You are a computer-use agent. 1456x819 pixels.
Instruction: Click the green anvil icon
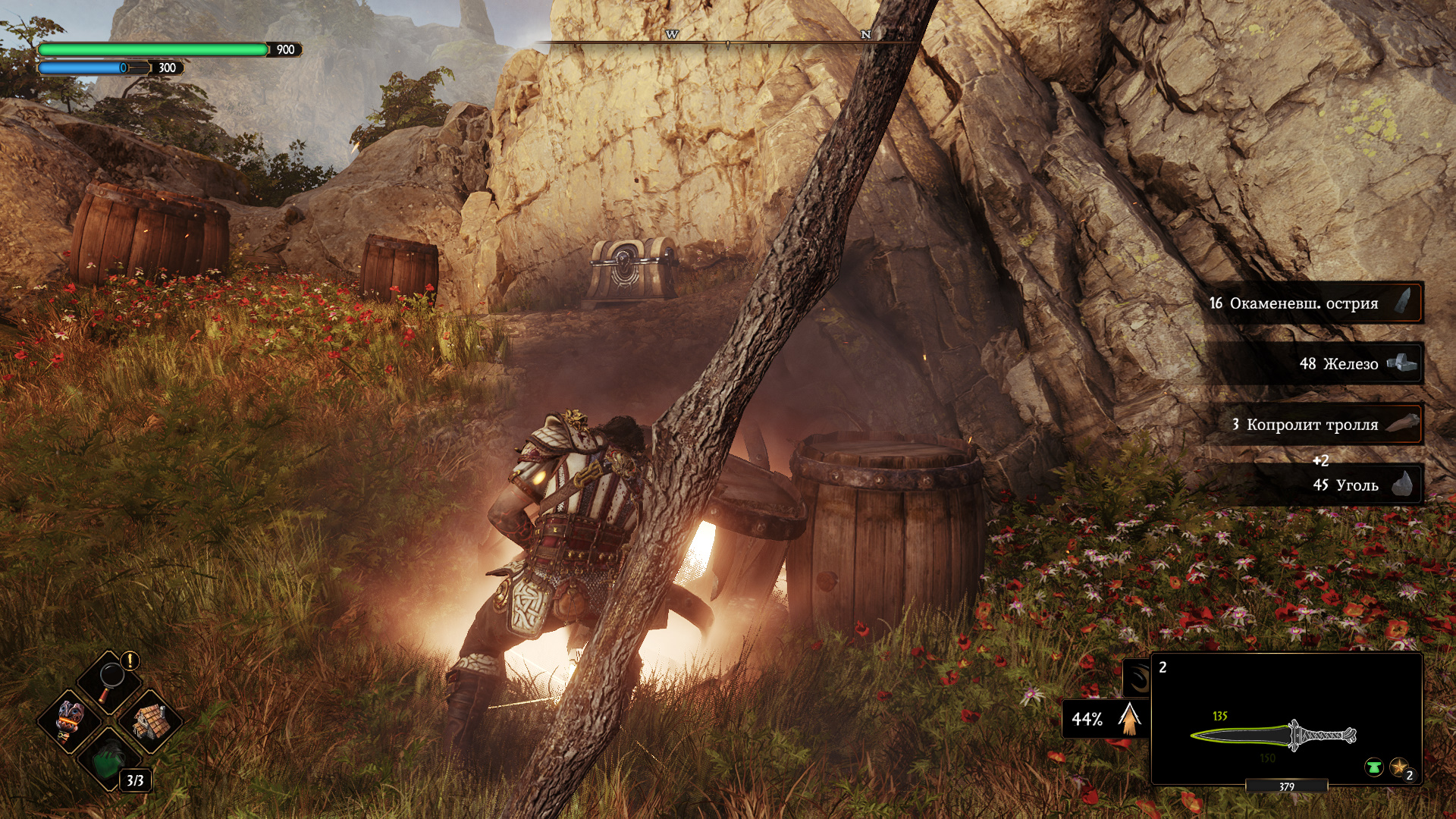(1373, 767)
